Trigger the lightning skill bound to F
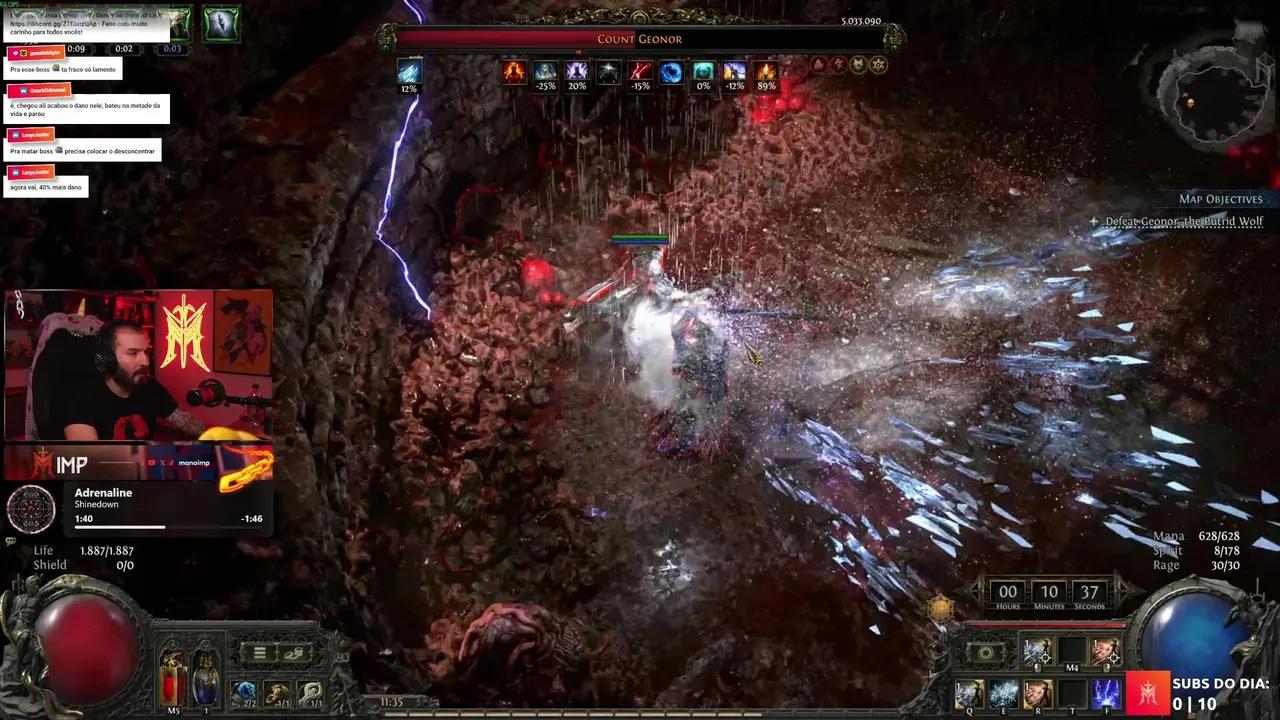This screenshot has width=1280, height=720. click(x=1106, y=693)
